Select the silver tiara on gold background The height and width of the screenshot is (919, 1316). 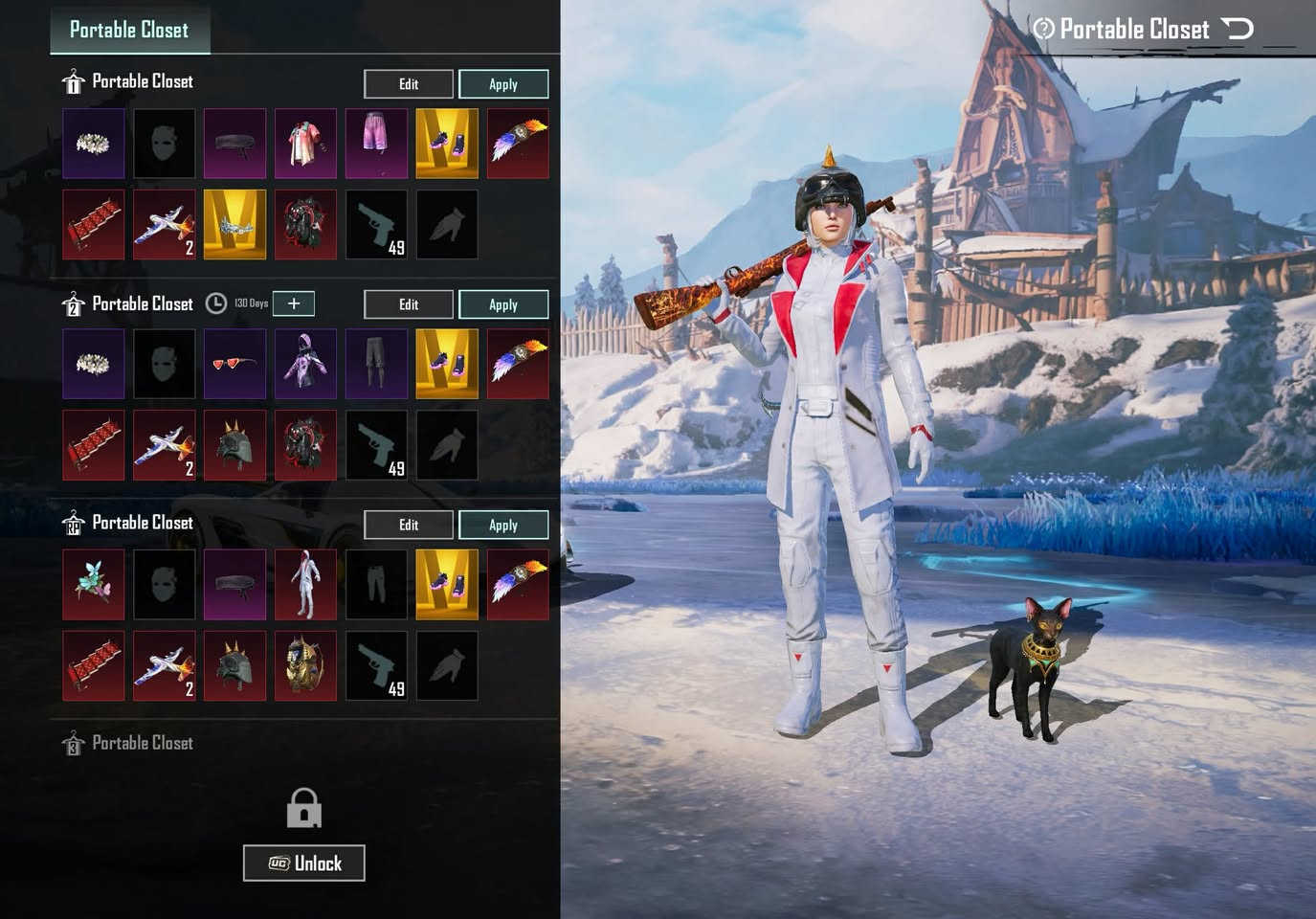tap(234, 225)
